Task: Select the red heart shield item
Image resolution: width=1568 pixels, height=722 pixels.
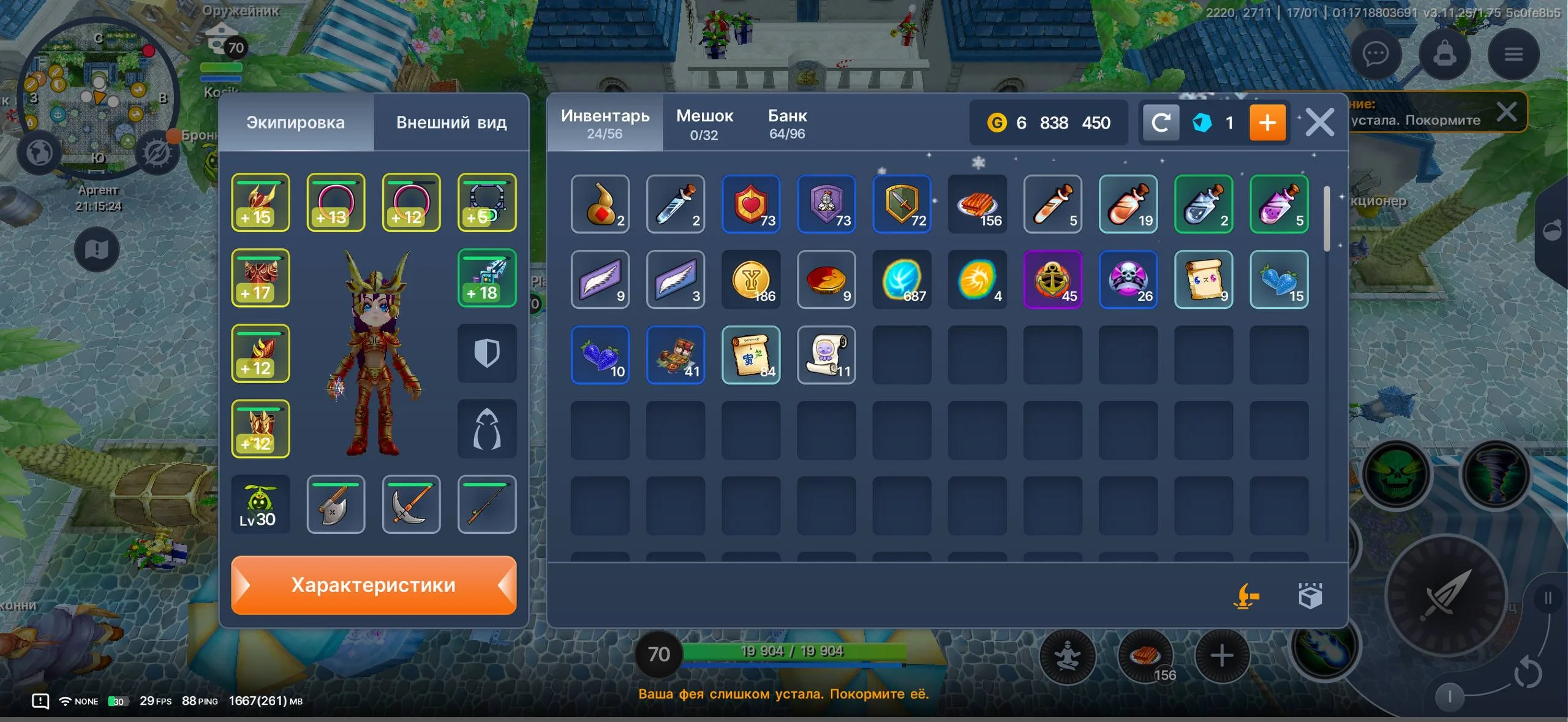Action: point(751,204)
